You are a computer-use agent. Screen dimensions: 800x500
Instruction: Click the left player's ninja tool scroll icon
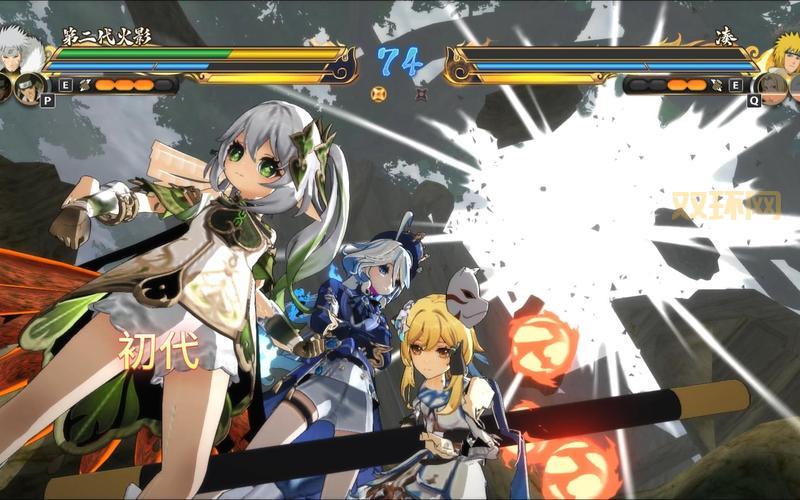pos(84,85)
